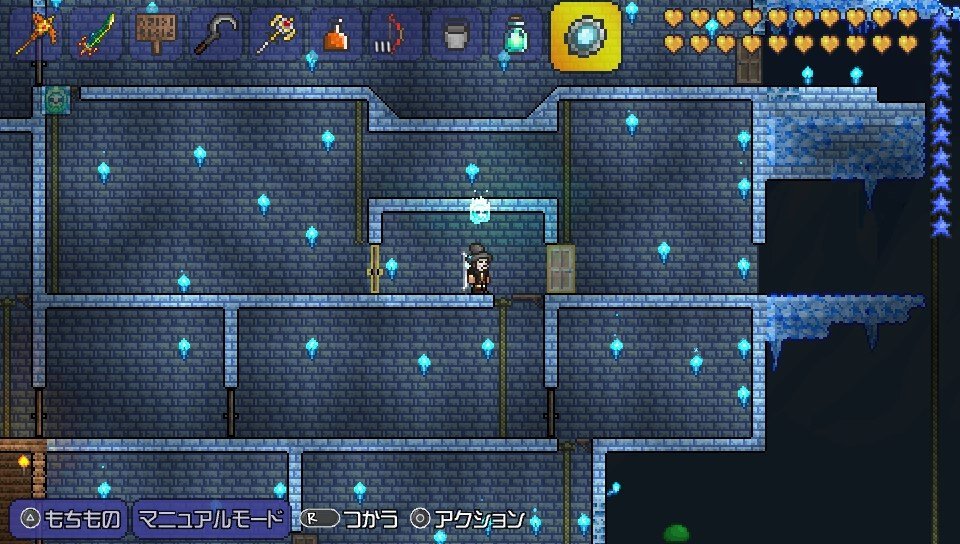The height and width of the screenshot is (544, 960).
Task: Open the もちもの inventory button
Action: 68,519
